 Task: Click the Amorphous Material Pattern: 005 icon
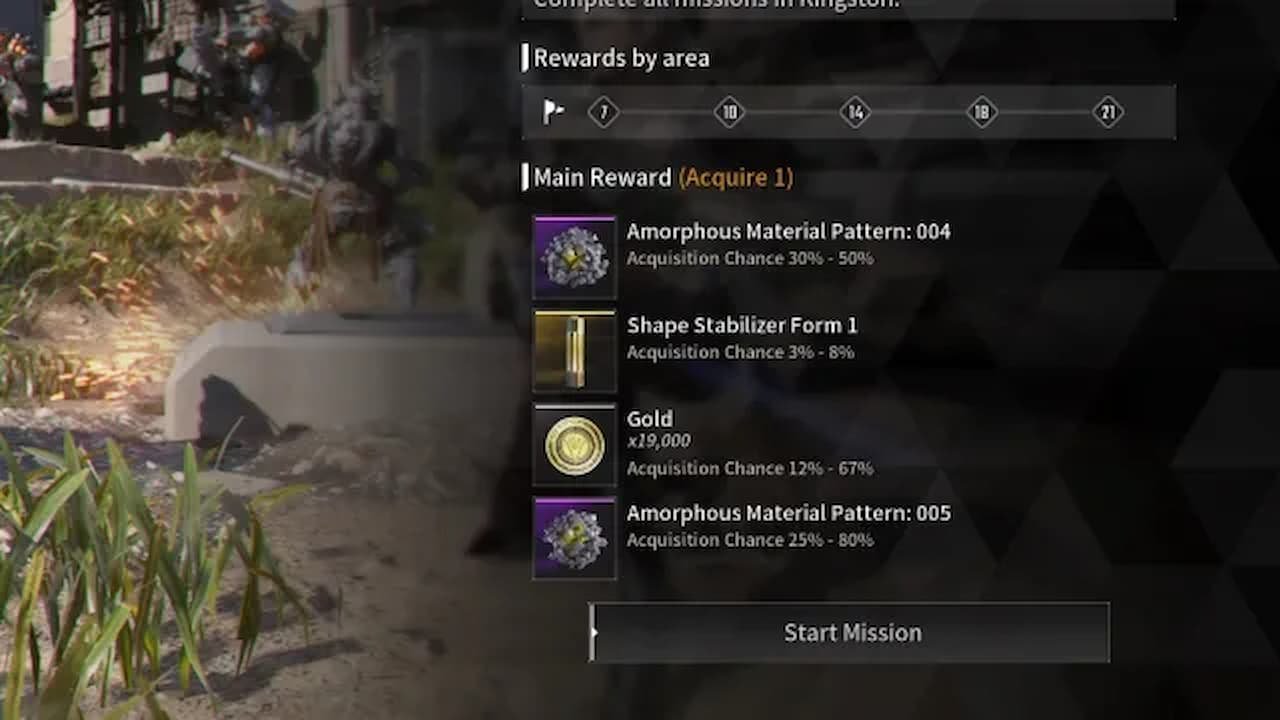click(574, 537)
